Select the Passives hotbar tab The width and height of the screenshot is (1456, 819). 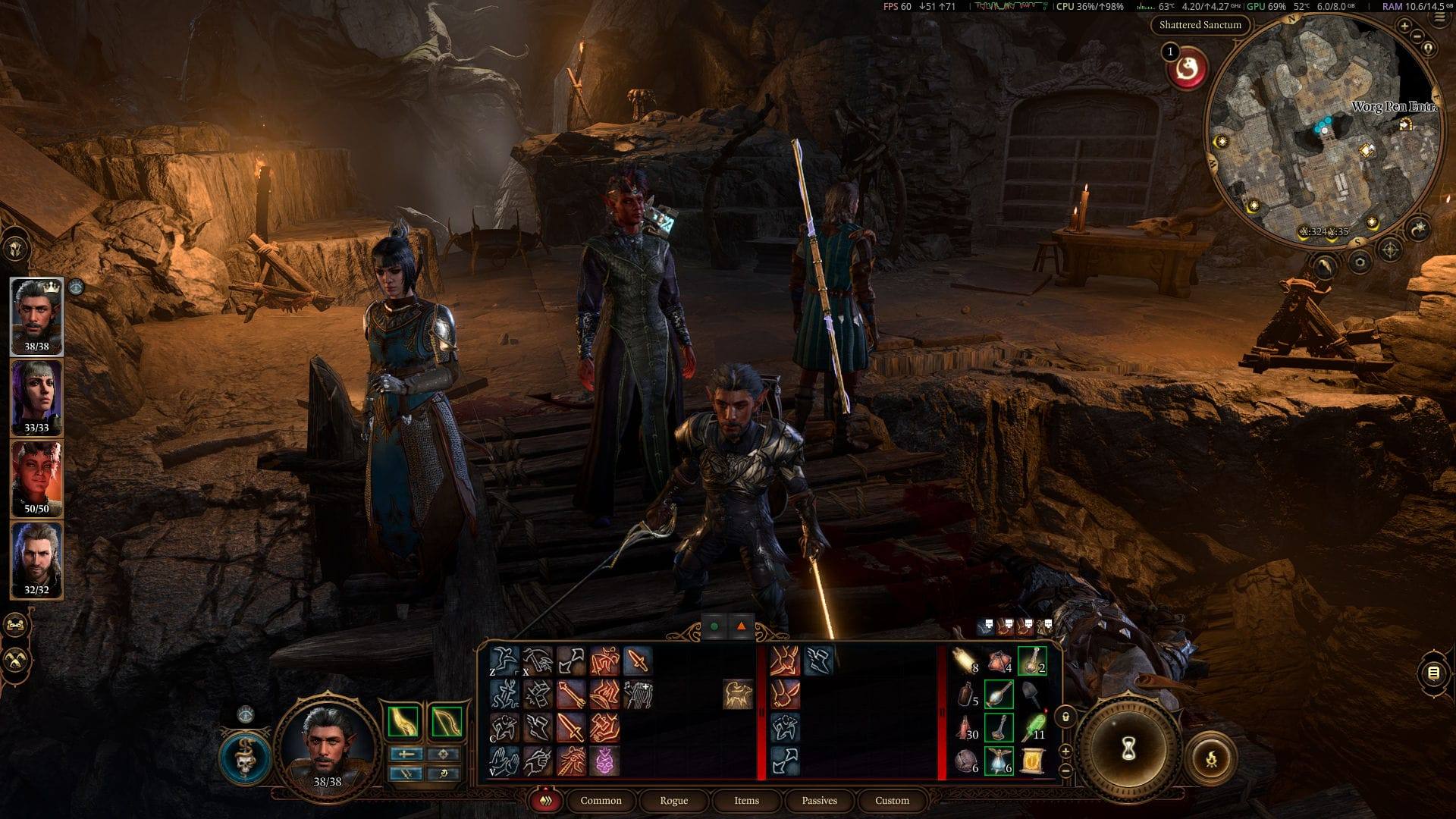(x=819, y=801)
